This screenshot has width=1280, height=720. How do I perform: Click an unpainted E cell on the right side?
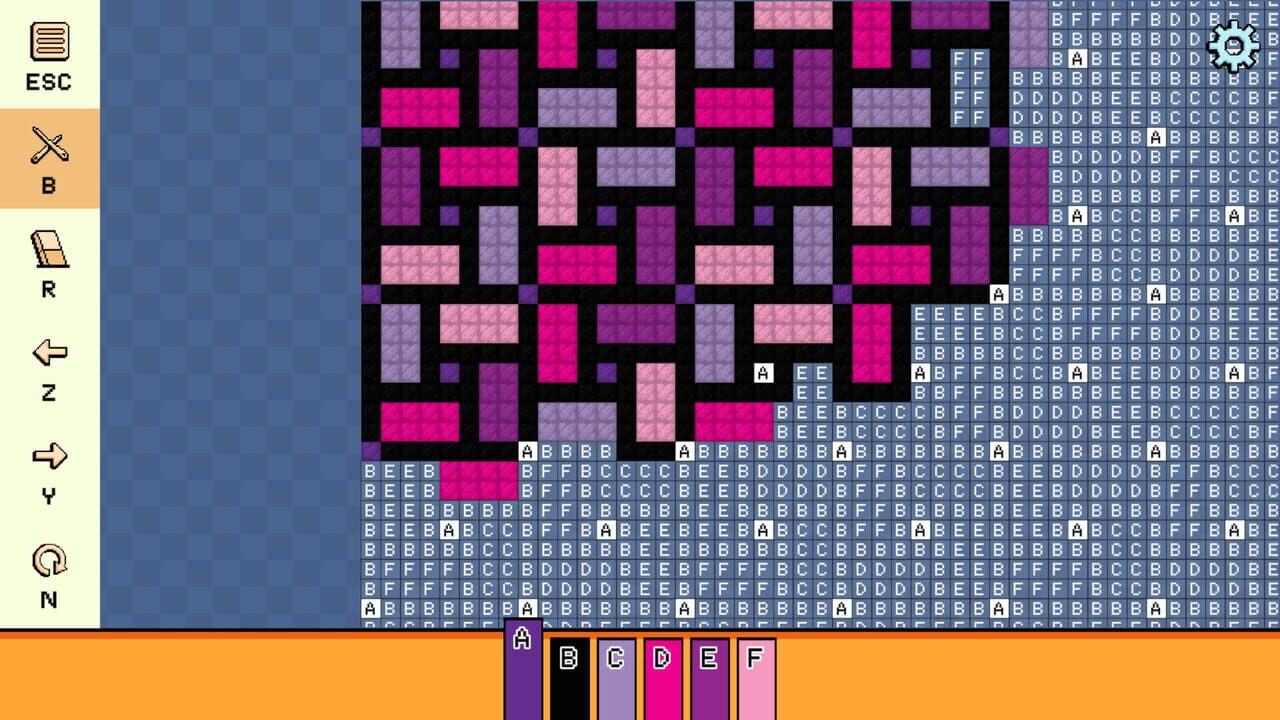pos(920,315)
